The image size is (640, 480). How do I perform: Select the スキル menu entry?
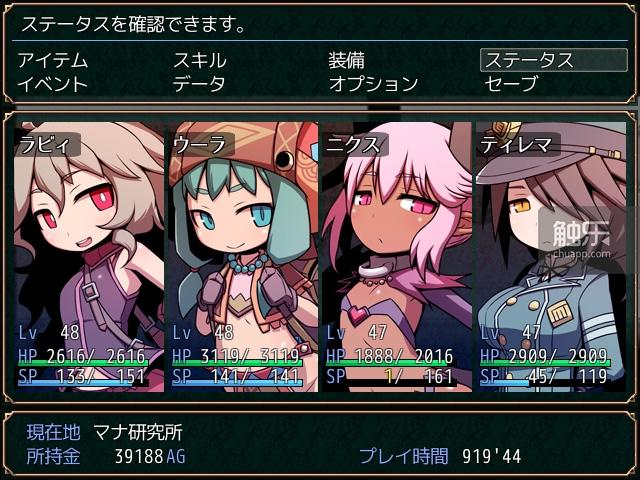[x=200, y=61]
